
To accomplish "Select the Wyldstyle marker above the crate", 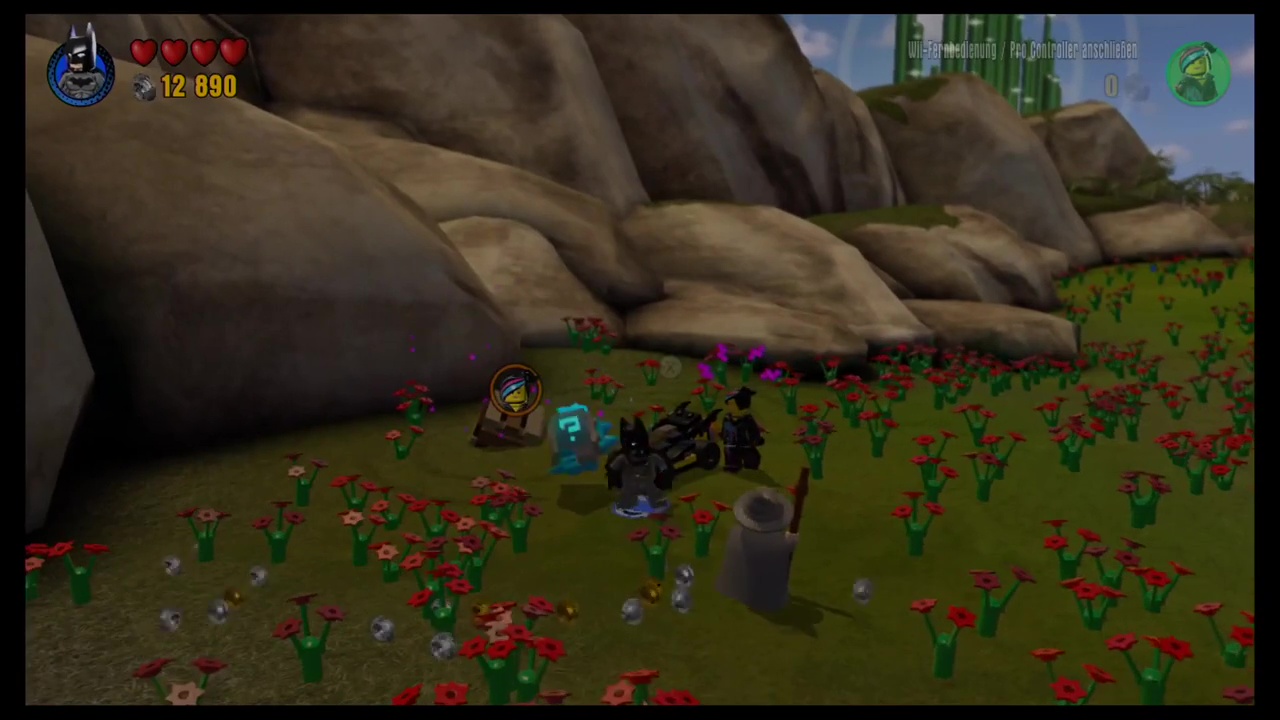I will (x=515, y=390).
